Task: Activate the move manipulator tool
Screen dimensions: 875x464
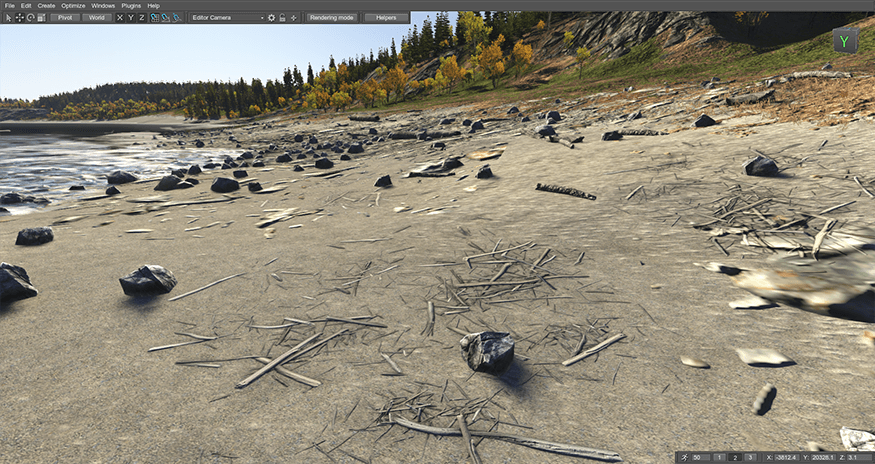Action: click(19, 18)
